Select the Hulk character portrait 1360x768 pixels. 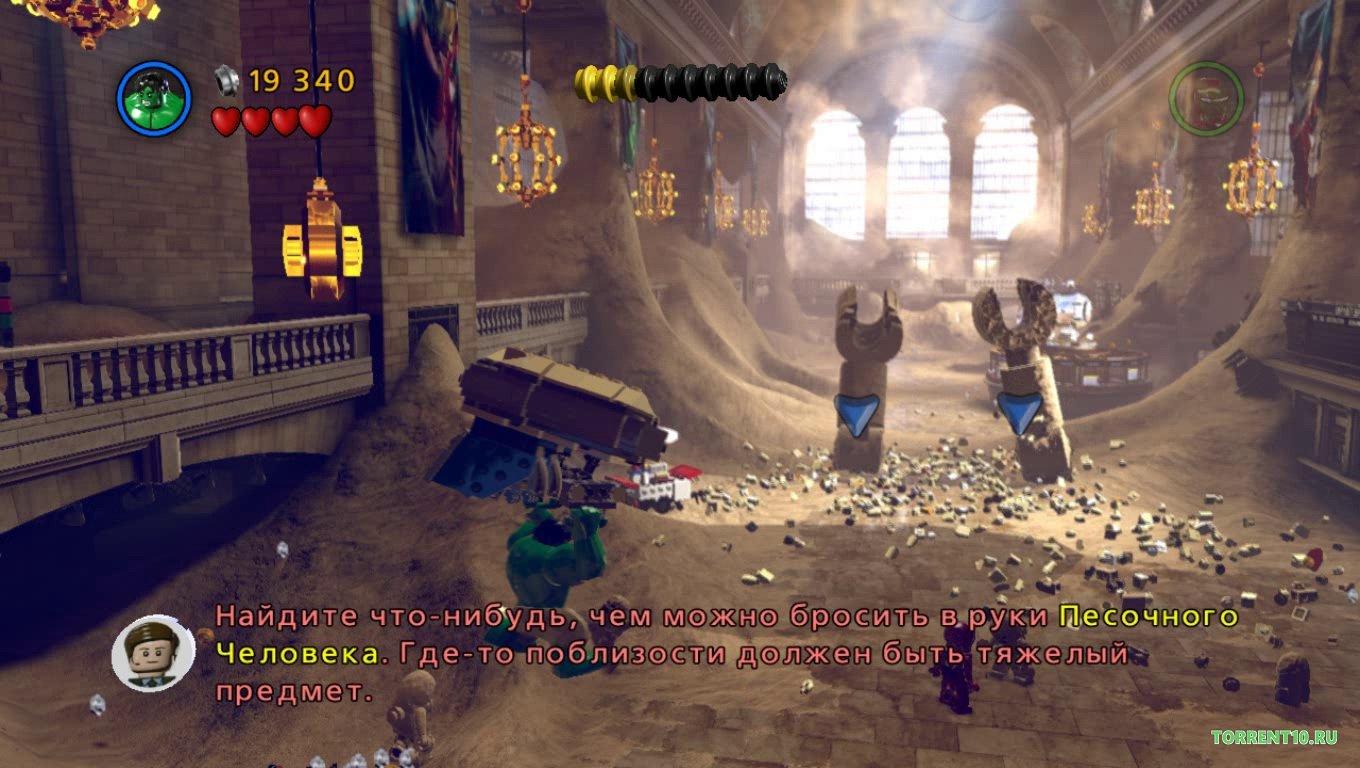pyautogui.click(x=154, y=98)
